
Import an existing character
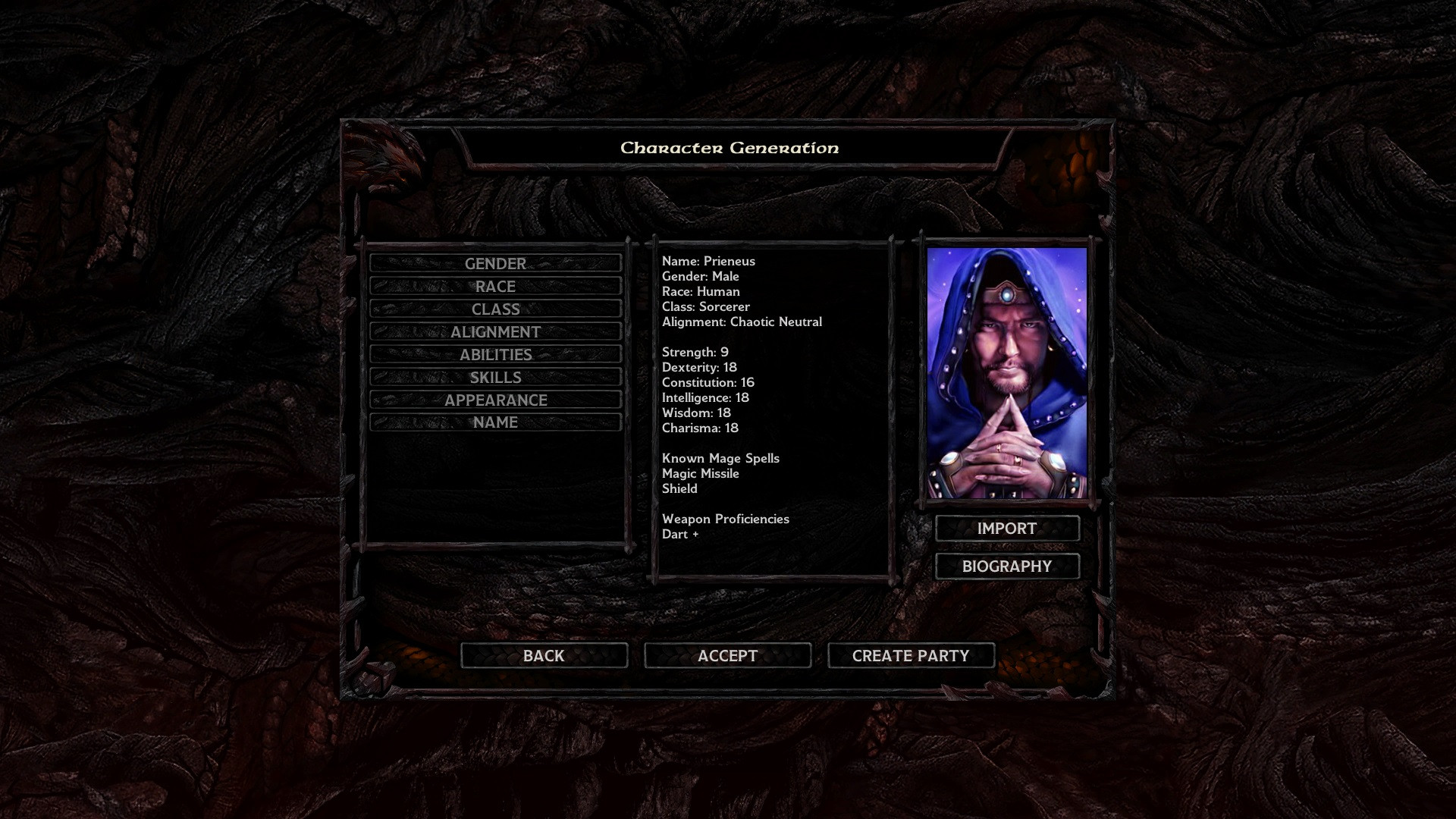(1007, 529)
